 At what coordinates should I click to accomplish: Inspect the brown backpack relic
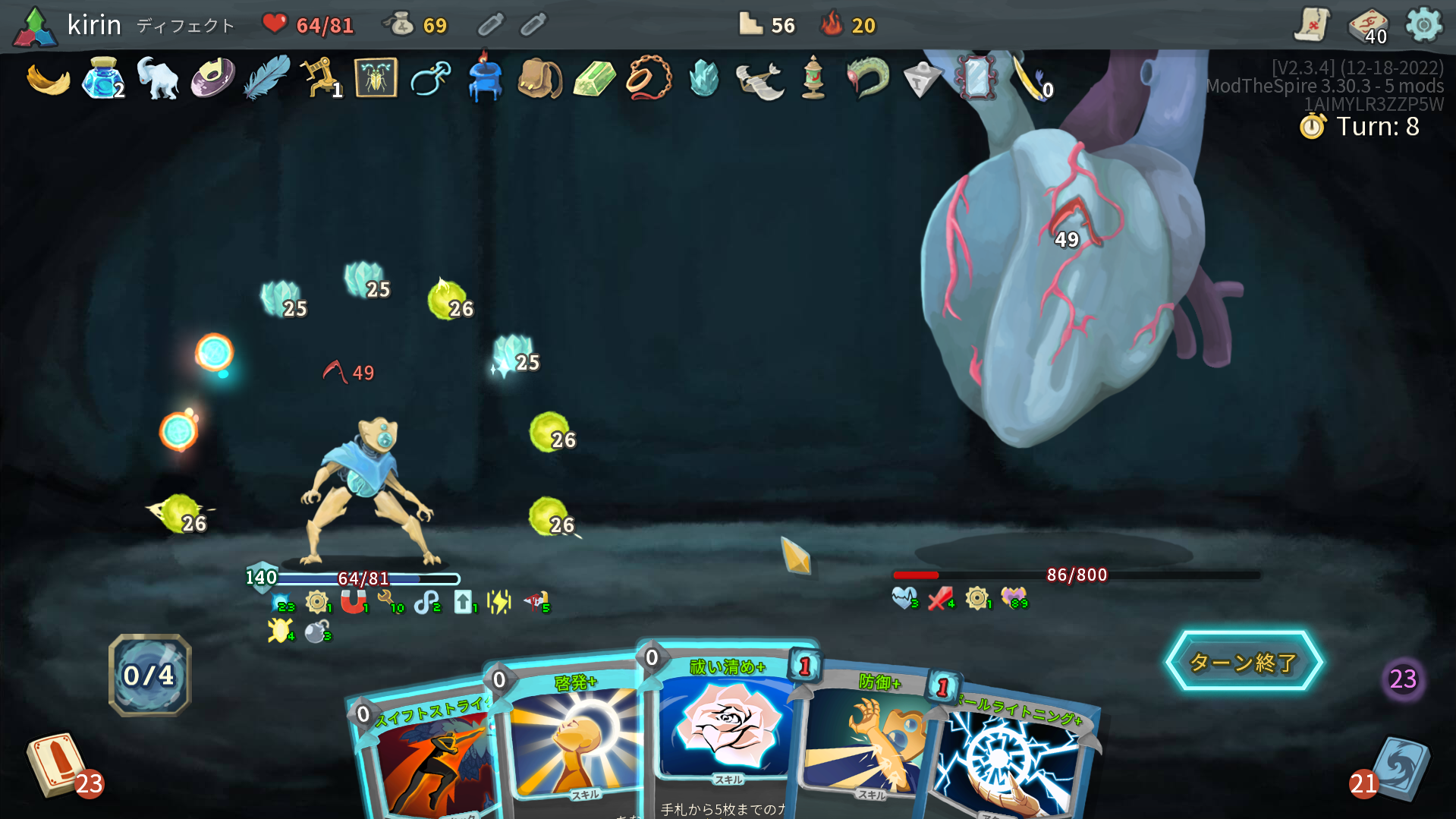pos(539,78)
